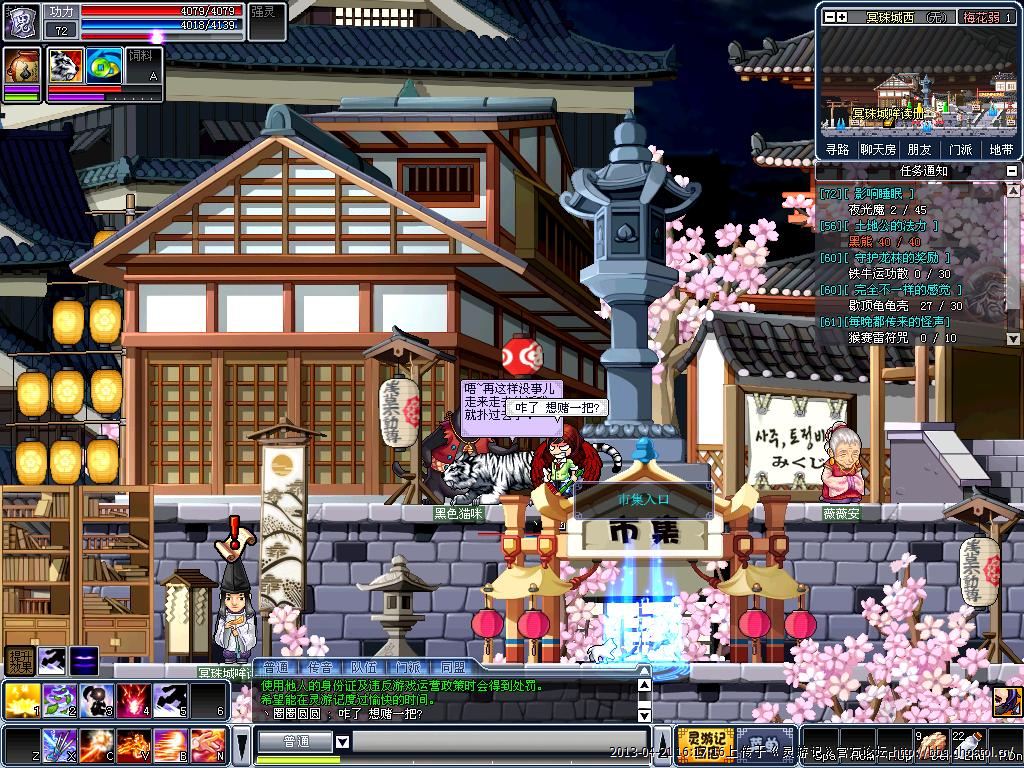The height and width of the screenshot is (768, 1024).
Task: Collapse the 任务通知 quest notification panel
Action: 1012,171
